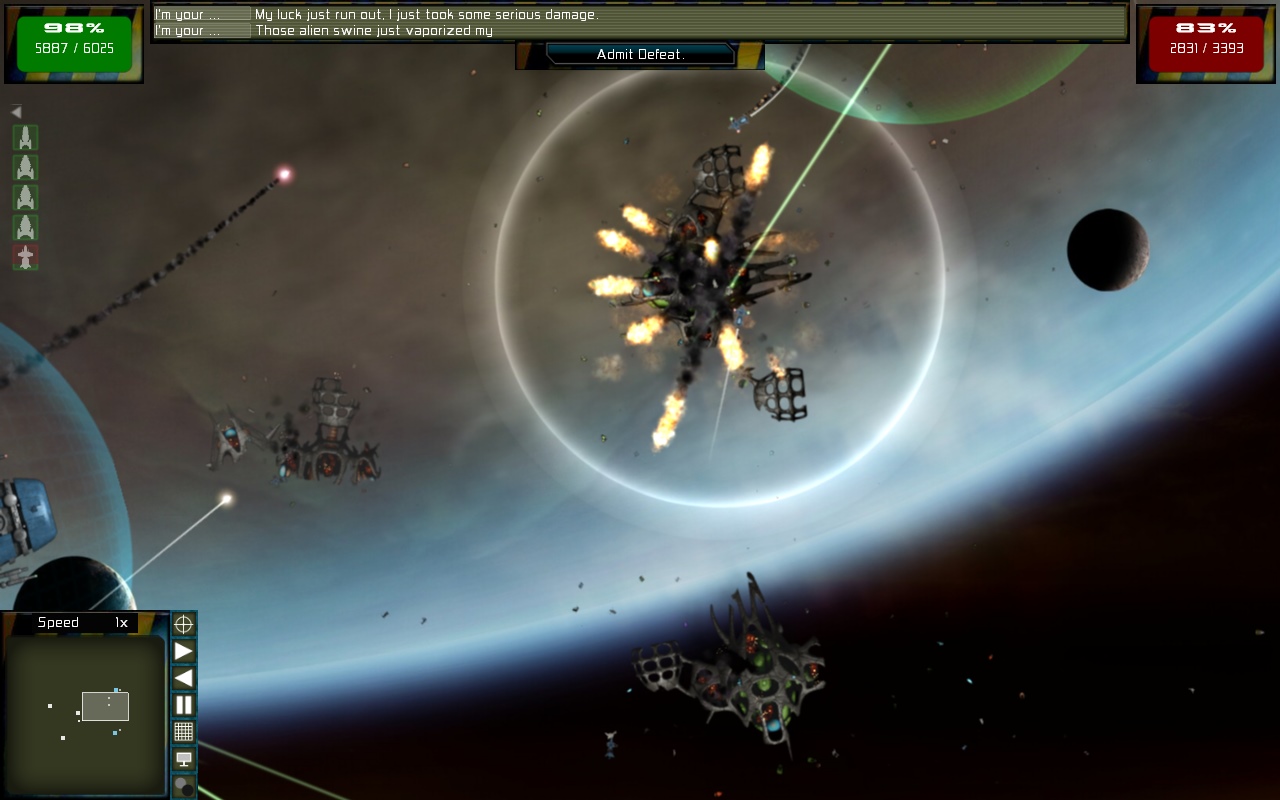Toggle the grid overlay button

click(184, 732)
